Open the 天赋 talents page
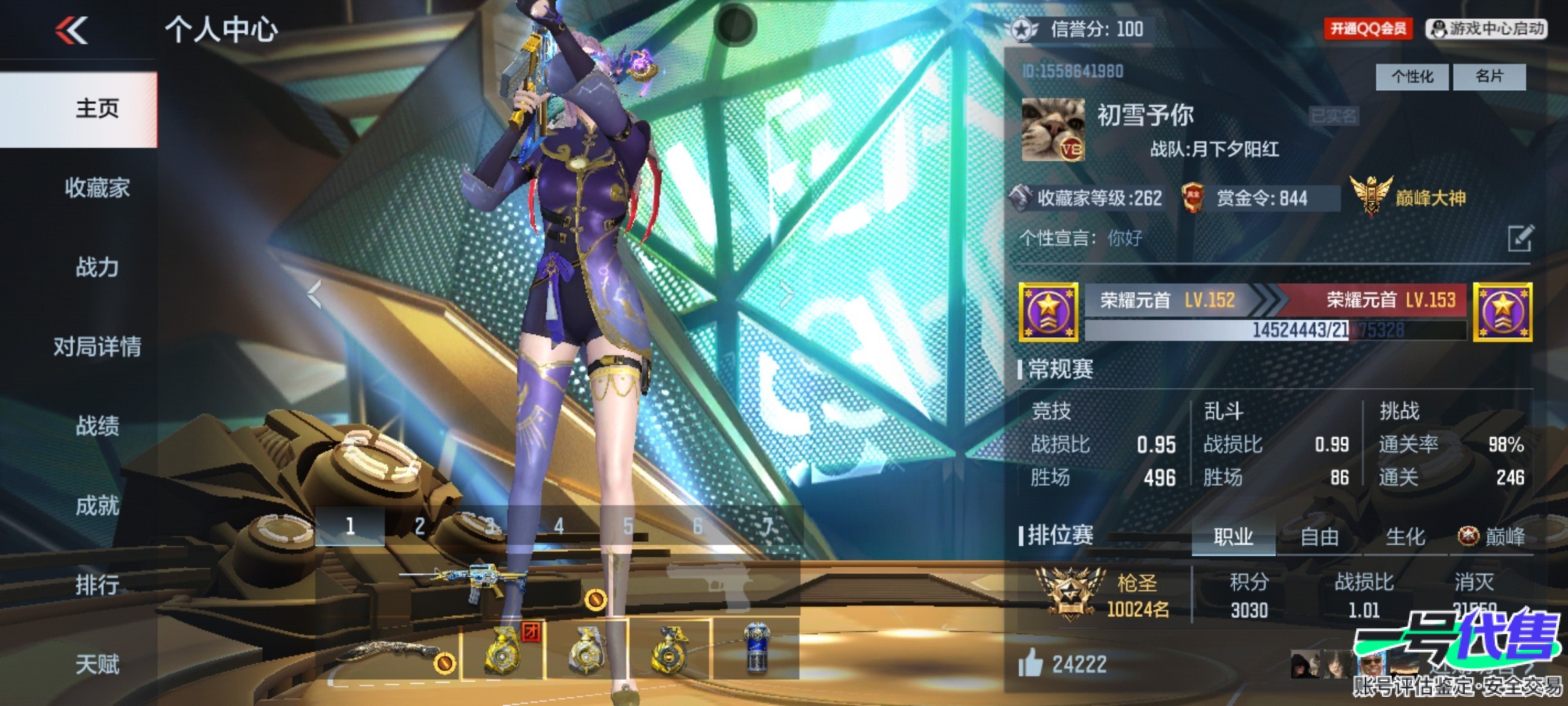Screen dimensions: 1568x706 97,664
